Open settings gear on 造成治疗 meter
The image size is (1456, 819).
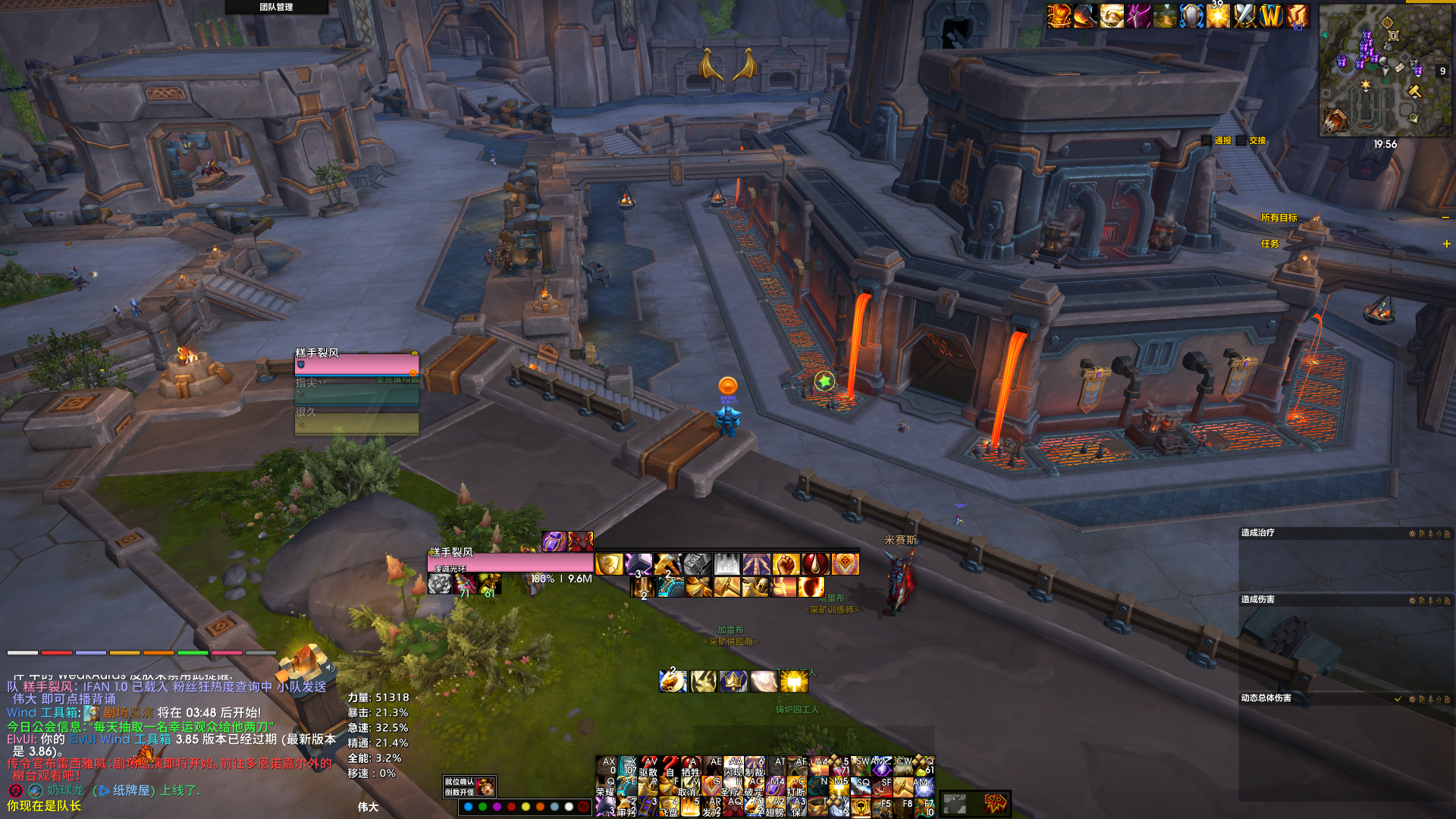click(1412, 534)
